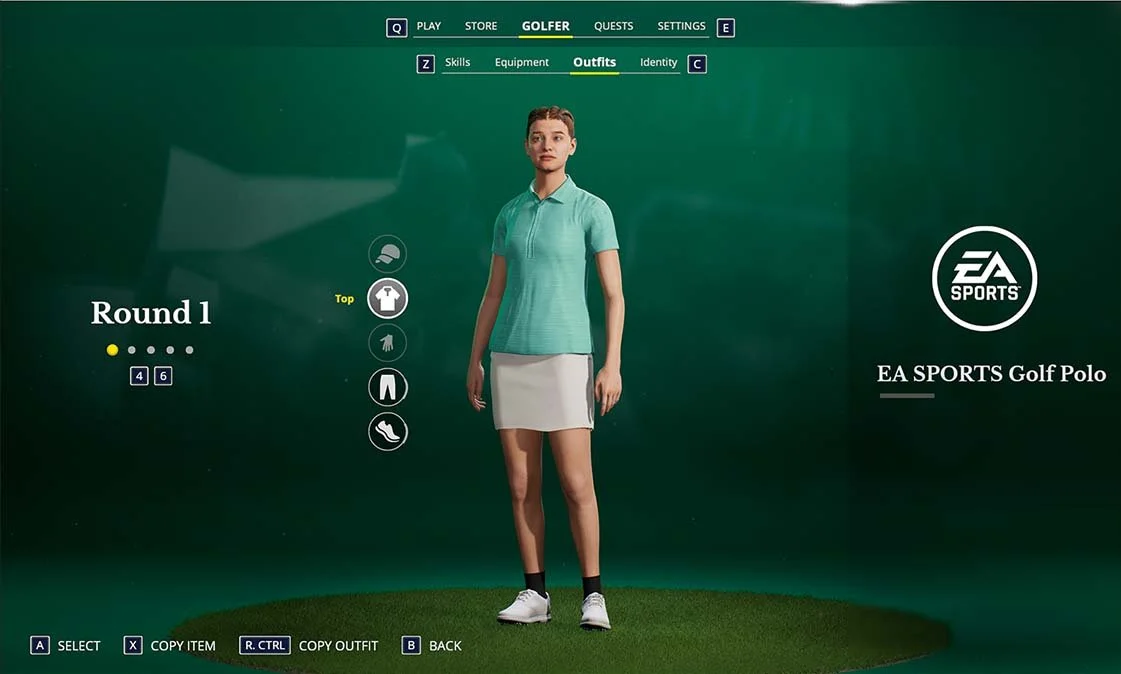The image size is (1121, 674).
Task: Choose the glove slot
Action: pos(388,343)
